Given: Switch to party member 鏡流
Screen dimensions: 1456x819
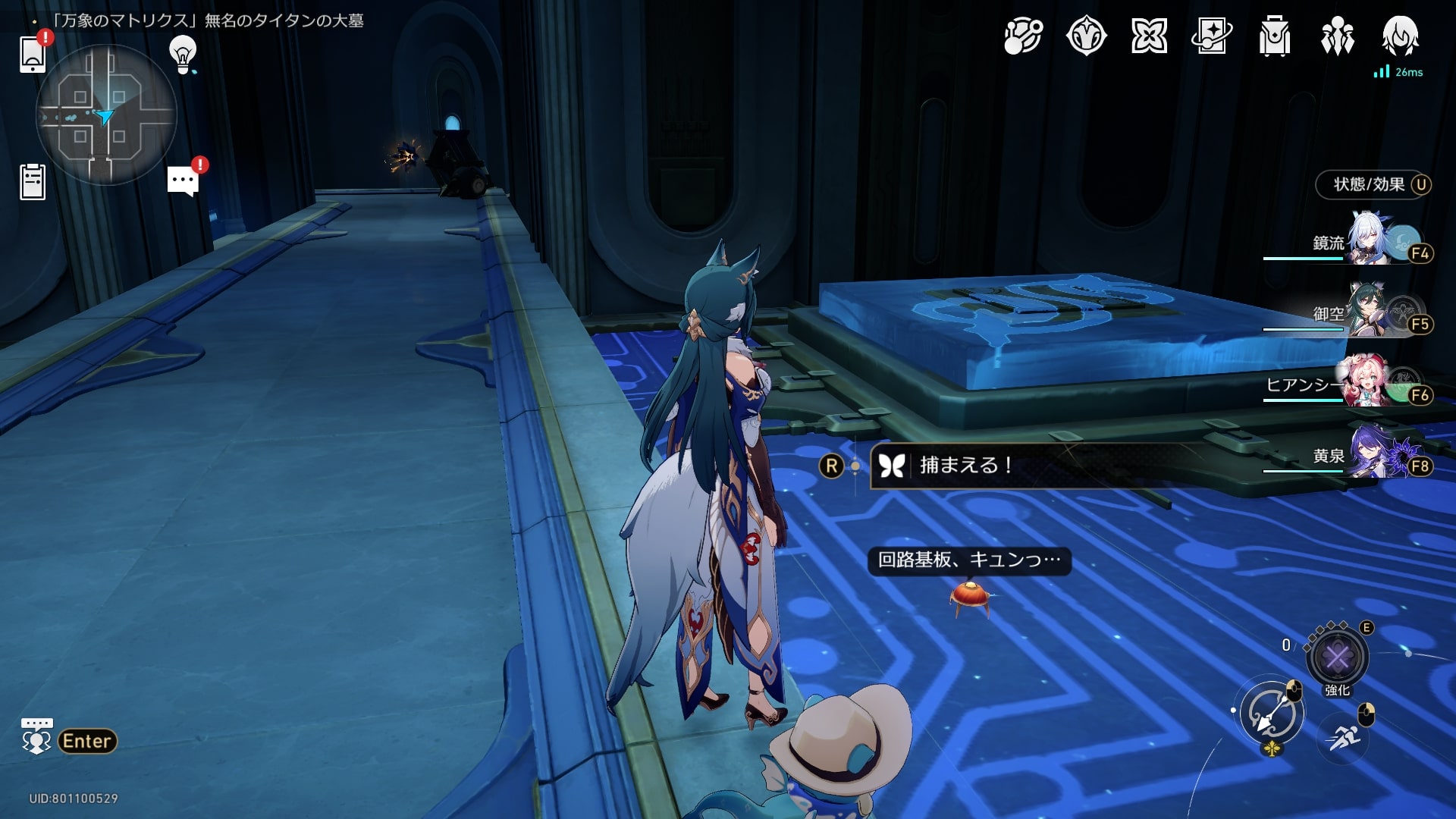Looking at the screenshot, I should coord(1370,243).
